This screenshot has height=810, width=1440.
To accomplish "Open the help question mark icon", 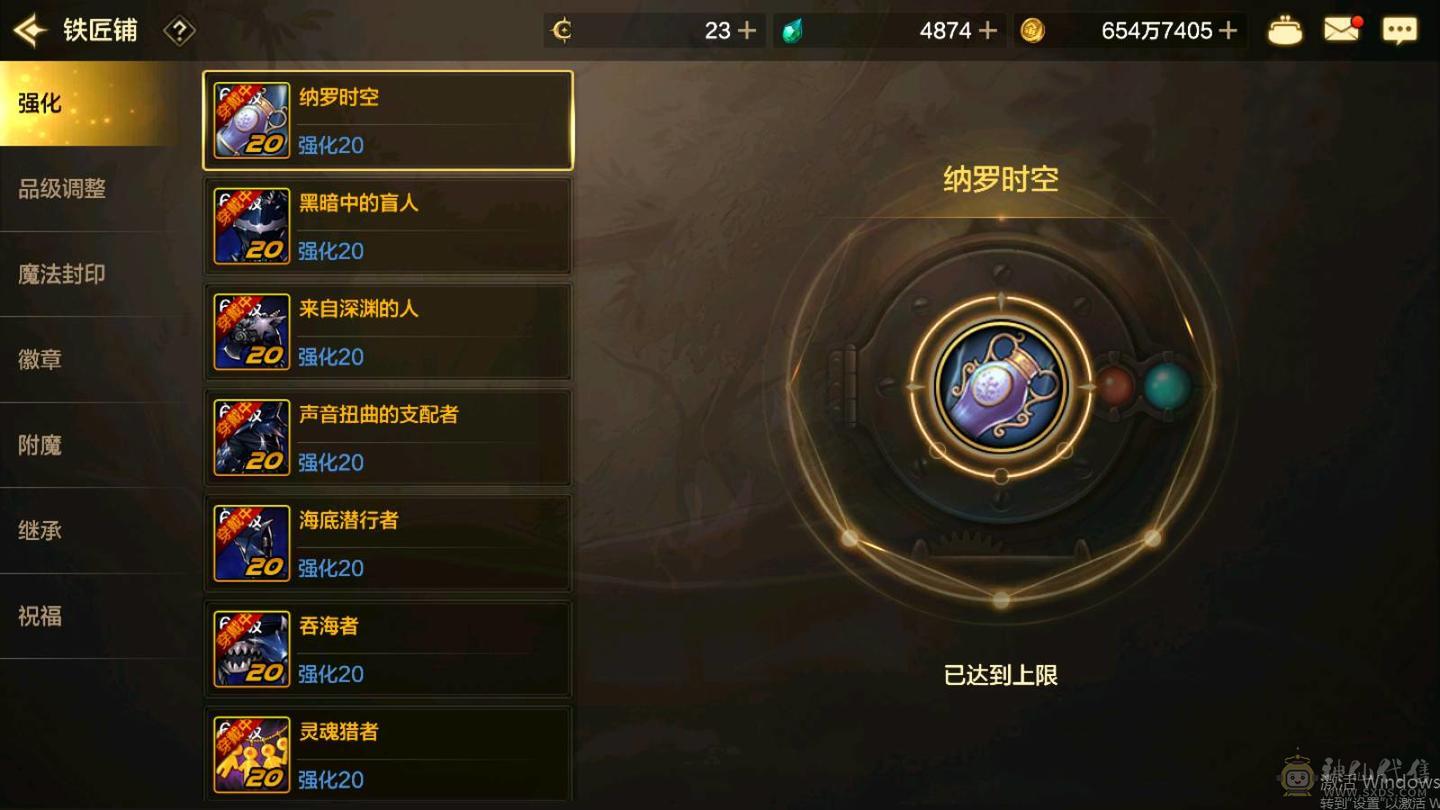I will [x=178, y=30].
